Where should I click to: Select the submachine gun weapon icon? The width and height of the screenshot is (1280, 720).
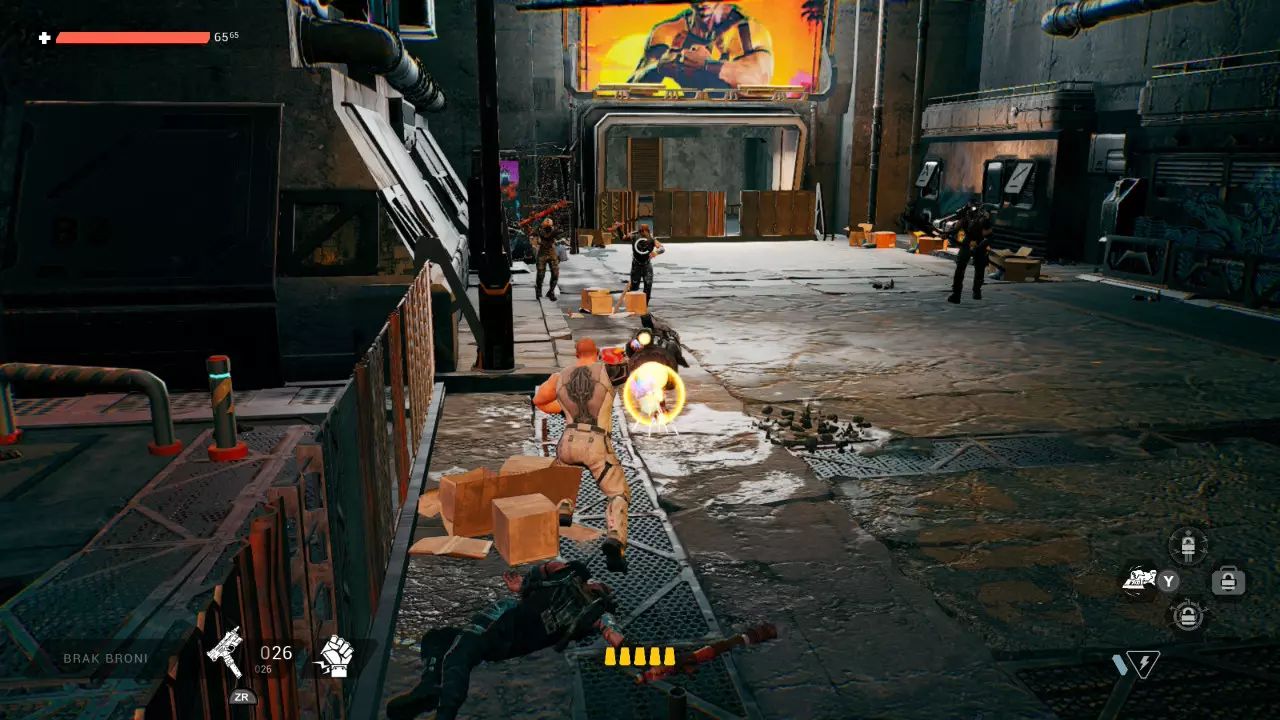[225, 653]
